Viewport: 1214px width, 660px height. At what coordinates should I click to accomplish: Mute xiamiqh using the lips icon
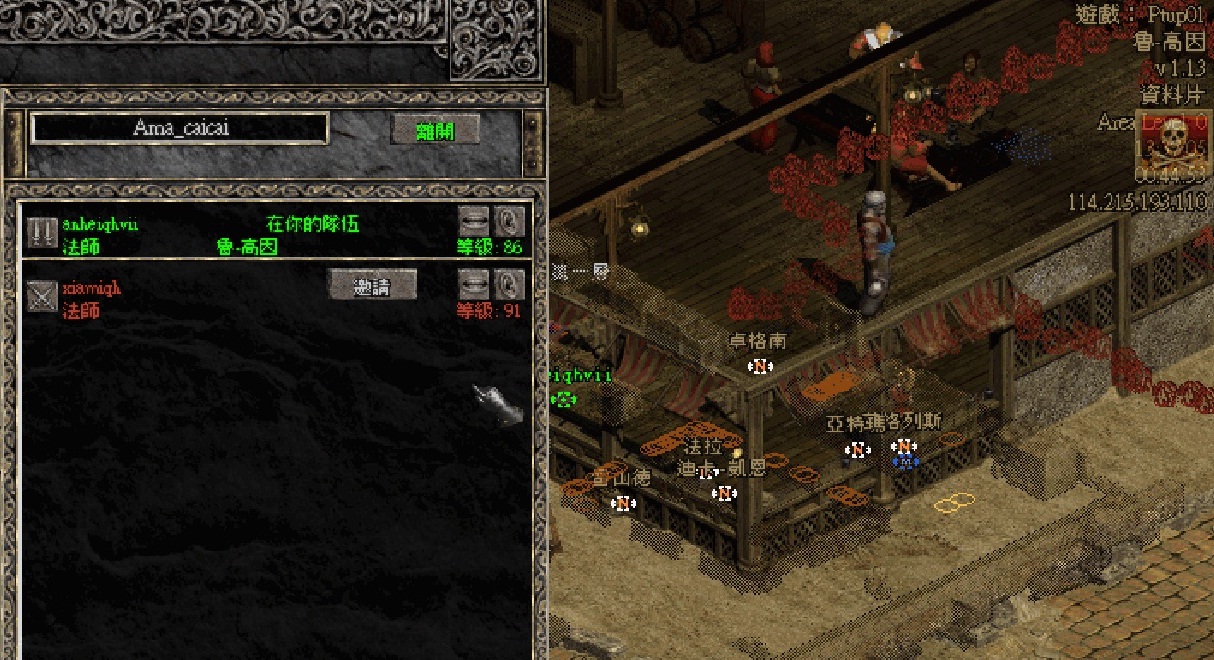pyautogui.click(x=474, y=284)
